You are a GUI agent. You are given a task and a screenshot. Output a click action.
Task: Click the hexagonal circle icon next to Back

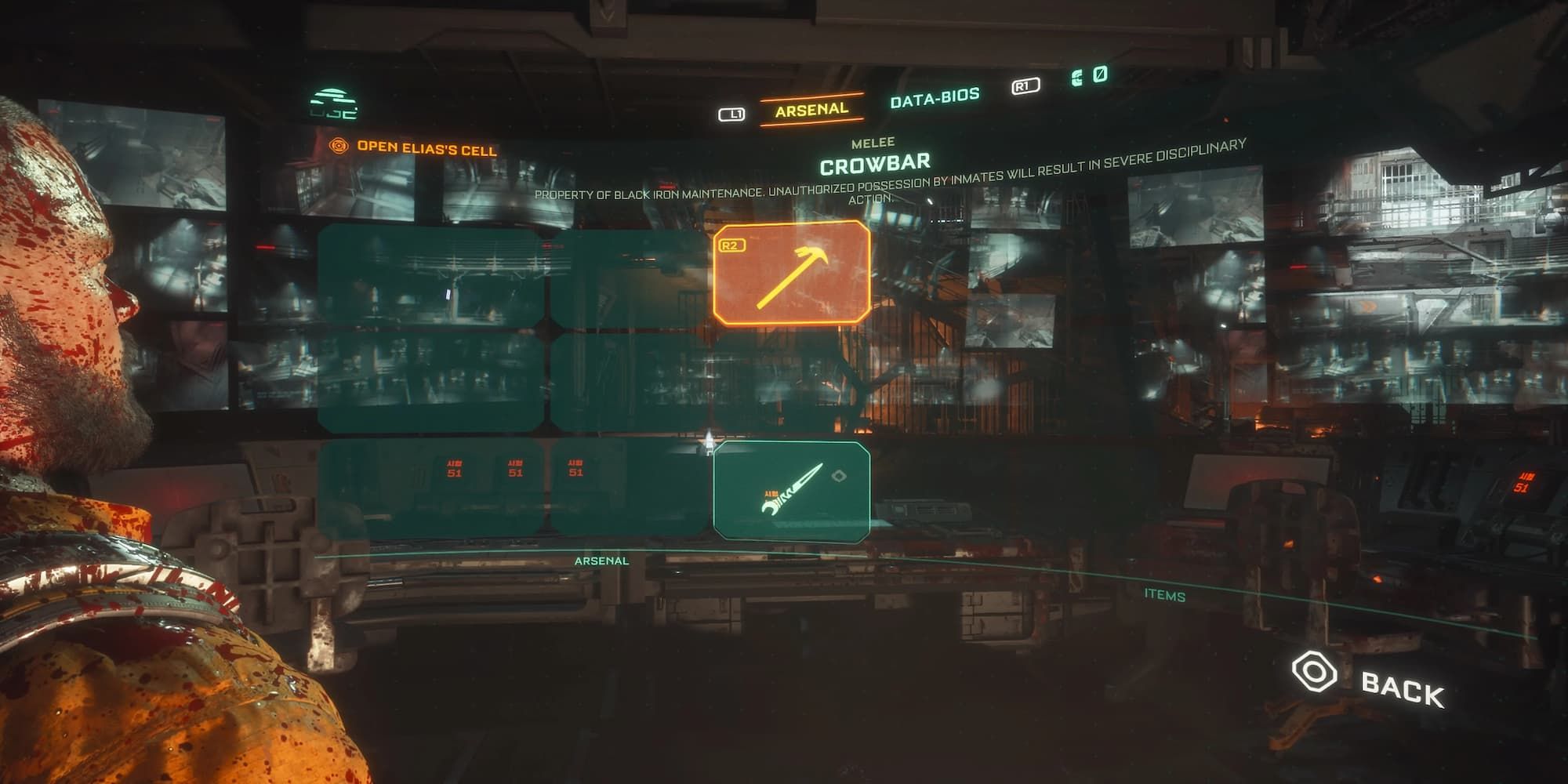tap(1313, 672)
